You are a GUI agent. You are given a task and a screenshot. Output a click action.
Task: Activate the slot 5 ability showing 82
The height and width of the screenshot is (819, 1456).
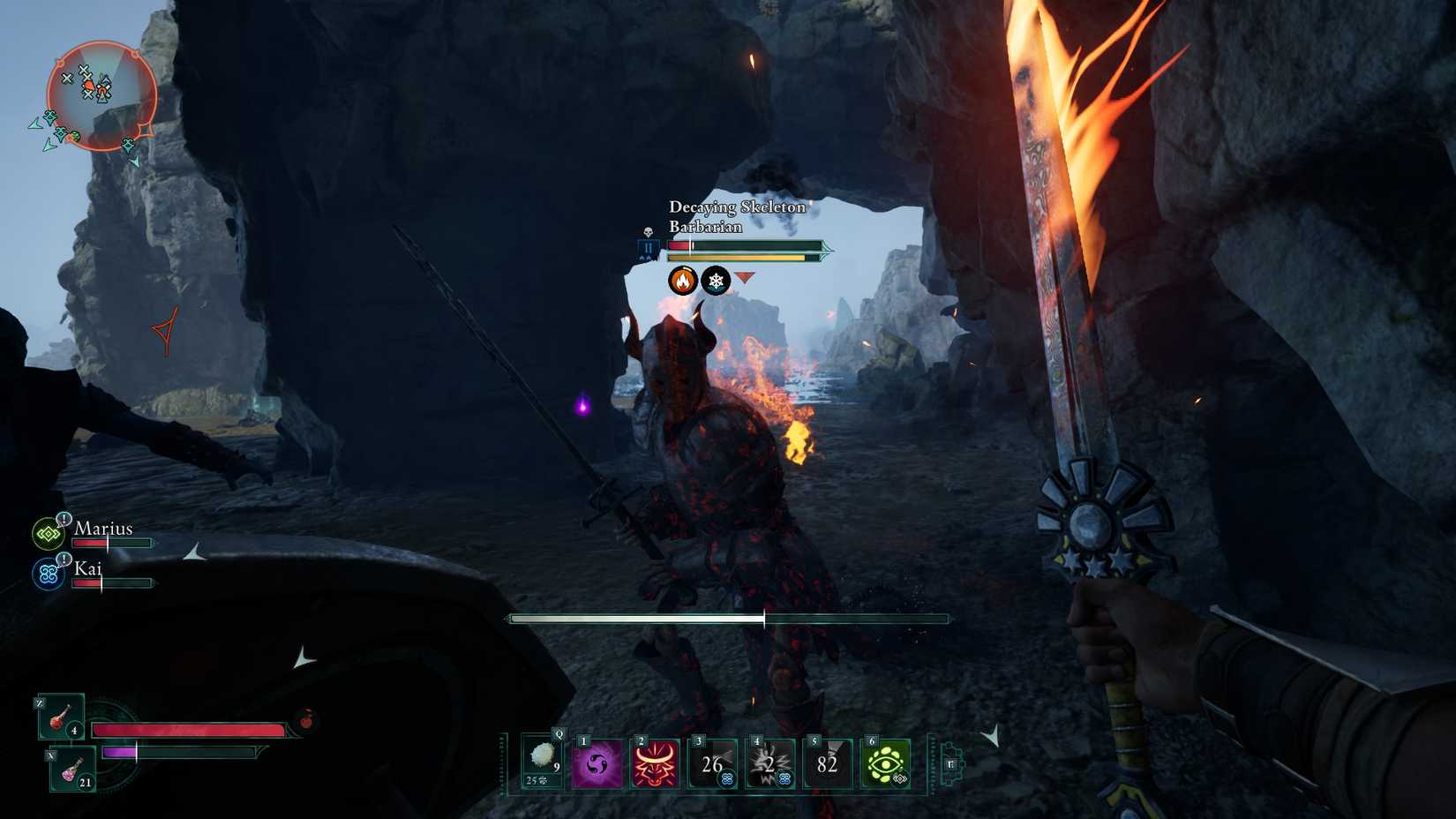pyautogui.click(x=827, y=764)
